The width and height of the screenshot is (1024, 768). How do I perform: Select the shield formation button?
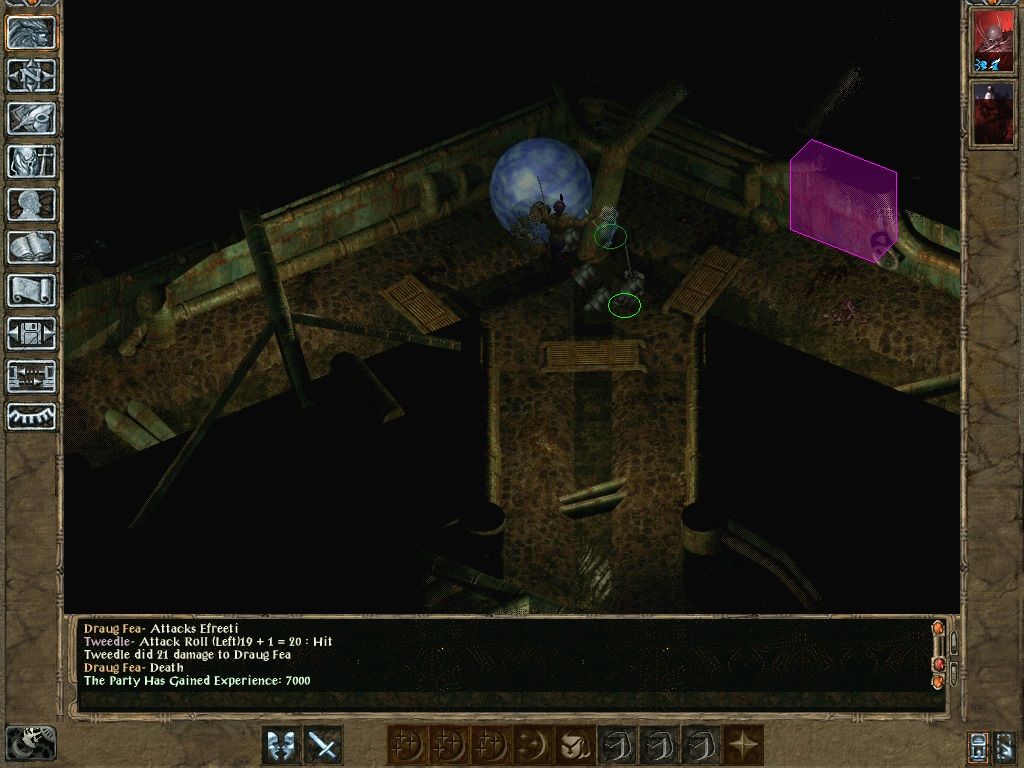pyautogui.click(x=573, y=745)
